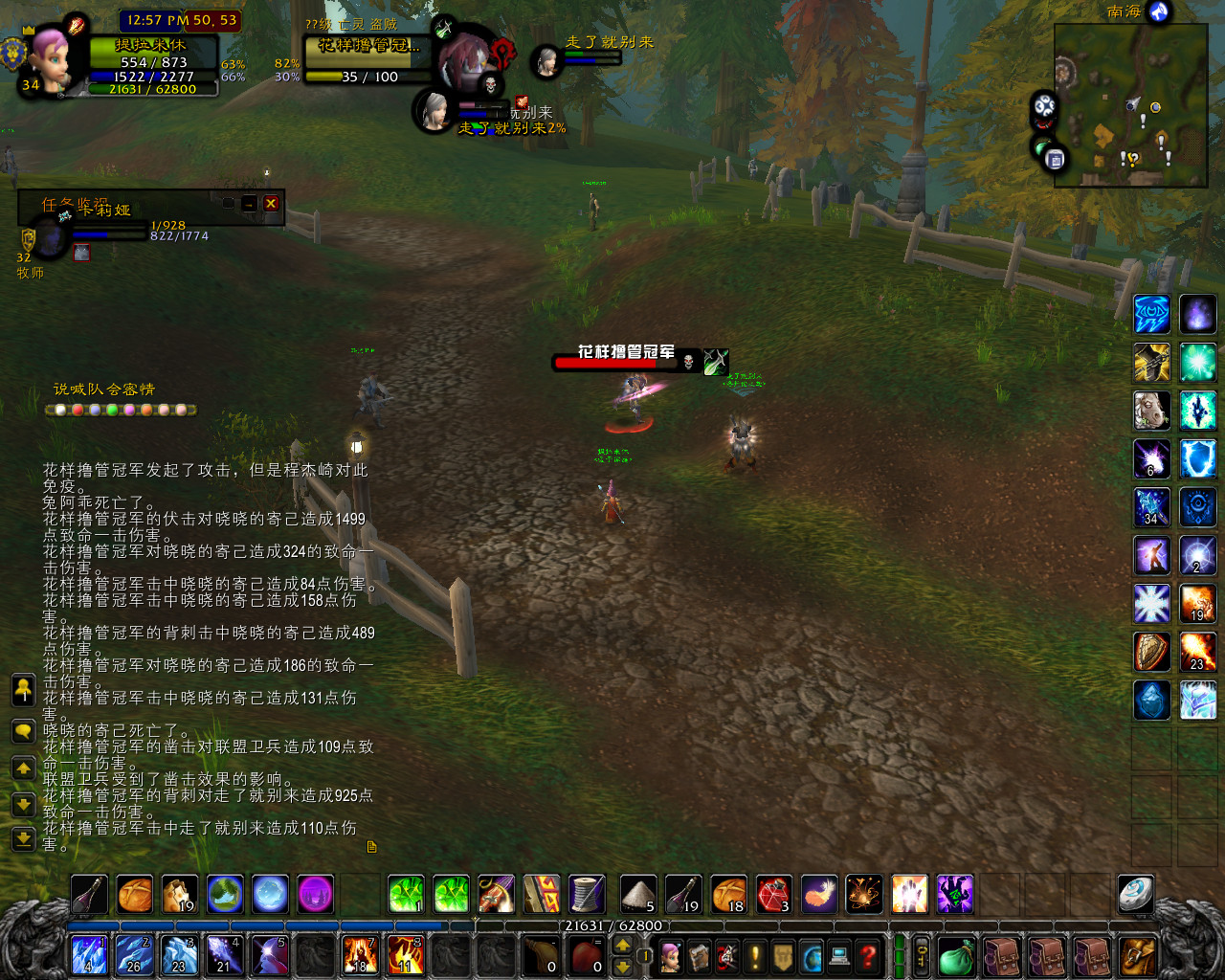The height and width of the screenshot is (980, 1225).
Task: Open the quest log exclamation mark icon
Action: click(754, 954)
